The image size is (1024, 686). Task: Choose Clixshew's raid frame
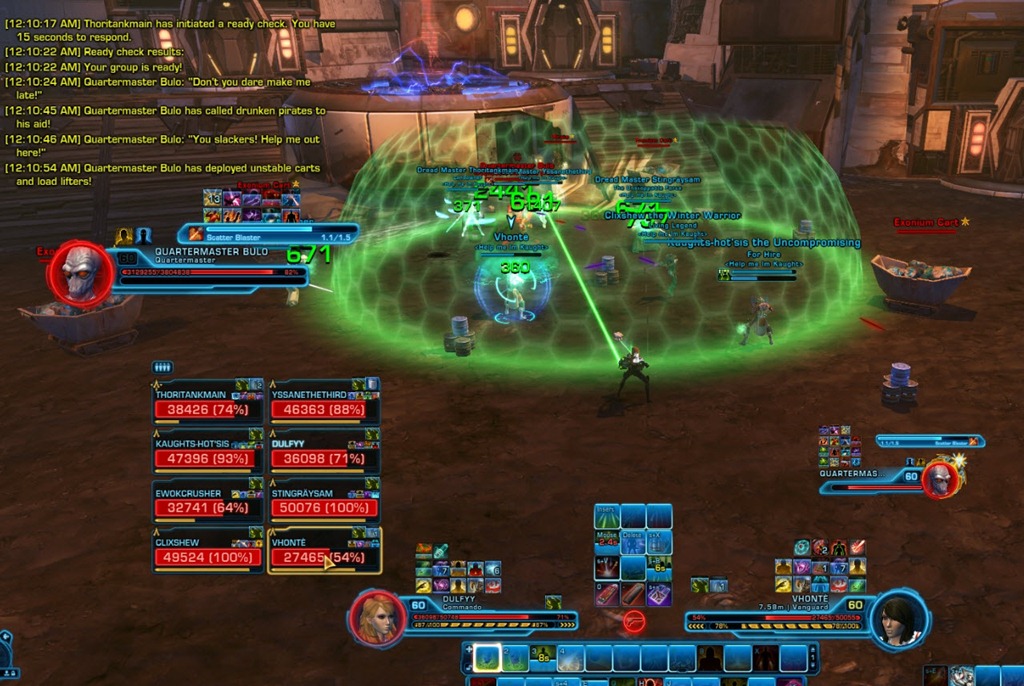click(x=208, y=551)
